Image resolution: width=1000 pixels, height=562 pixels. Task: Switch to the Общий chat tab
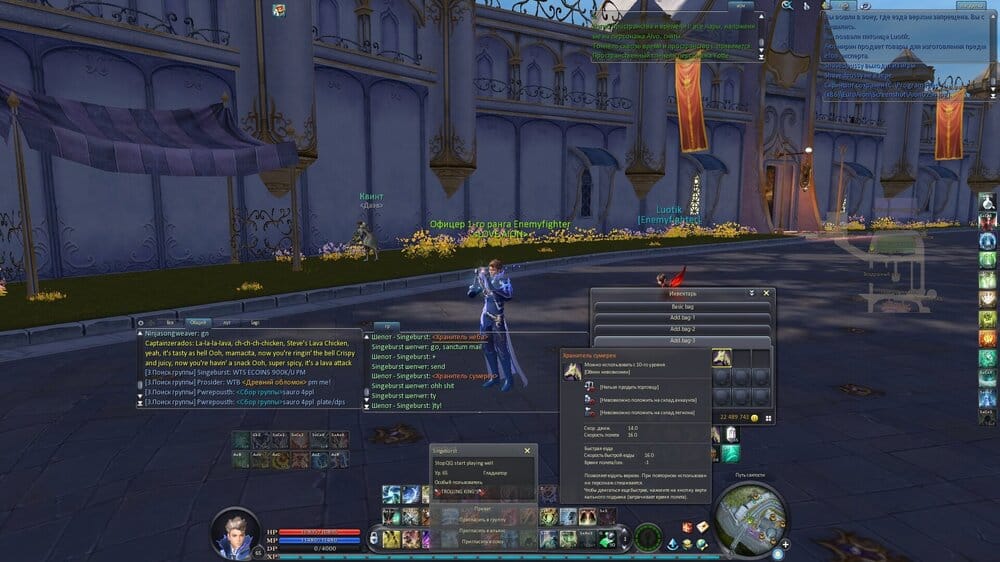tap(198, 323)
